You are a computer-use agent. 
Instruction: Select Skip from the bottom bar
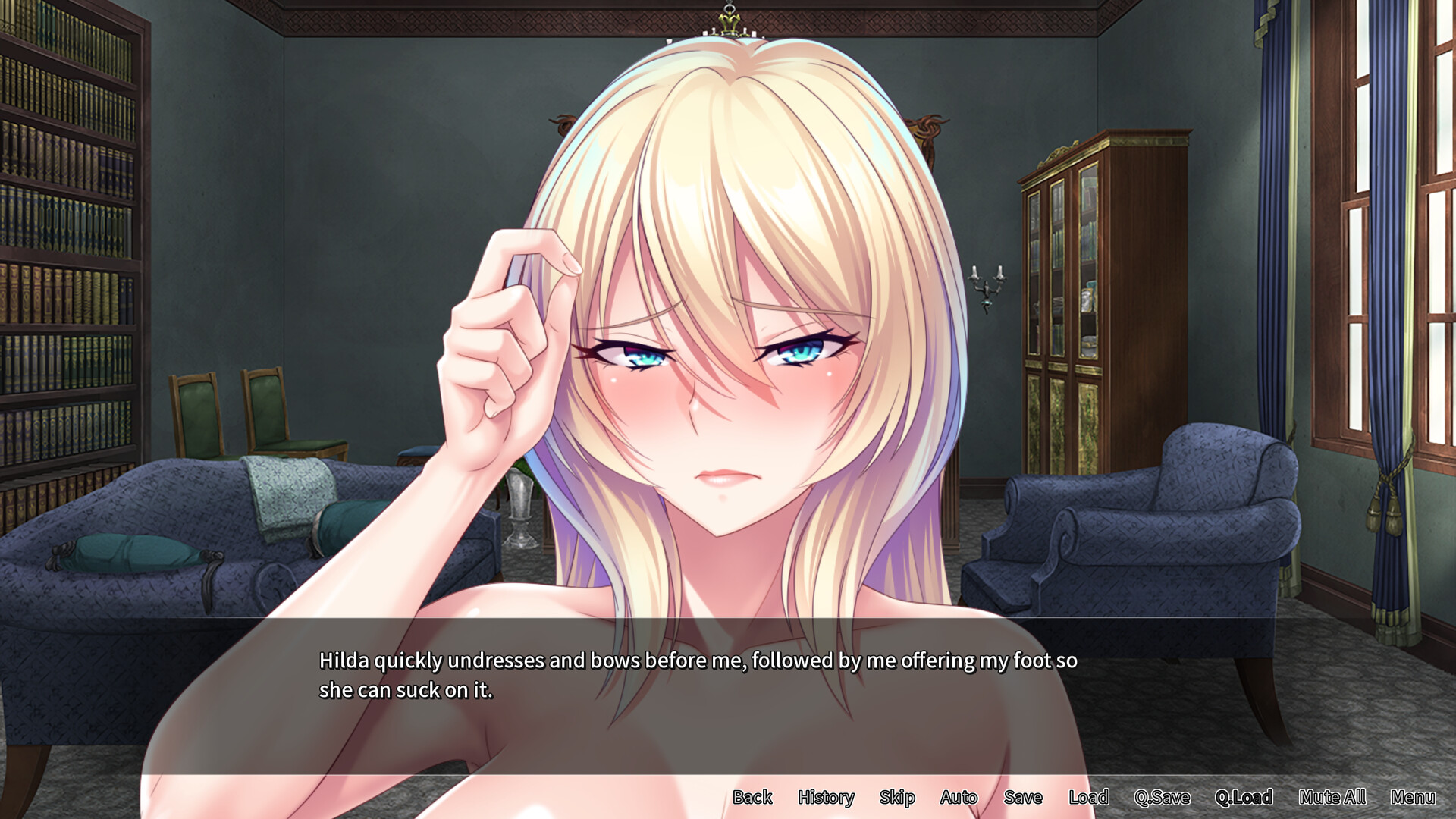tap(896, 798)
